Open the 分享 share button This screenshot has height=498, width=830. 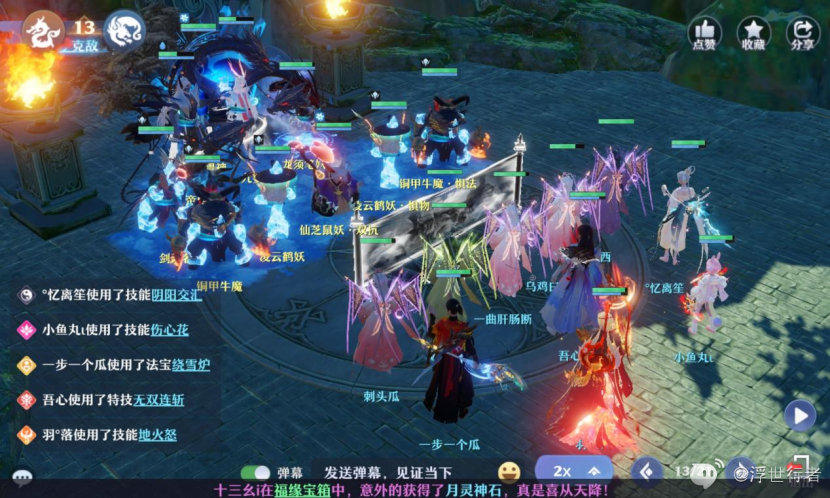coord(802,33)
